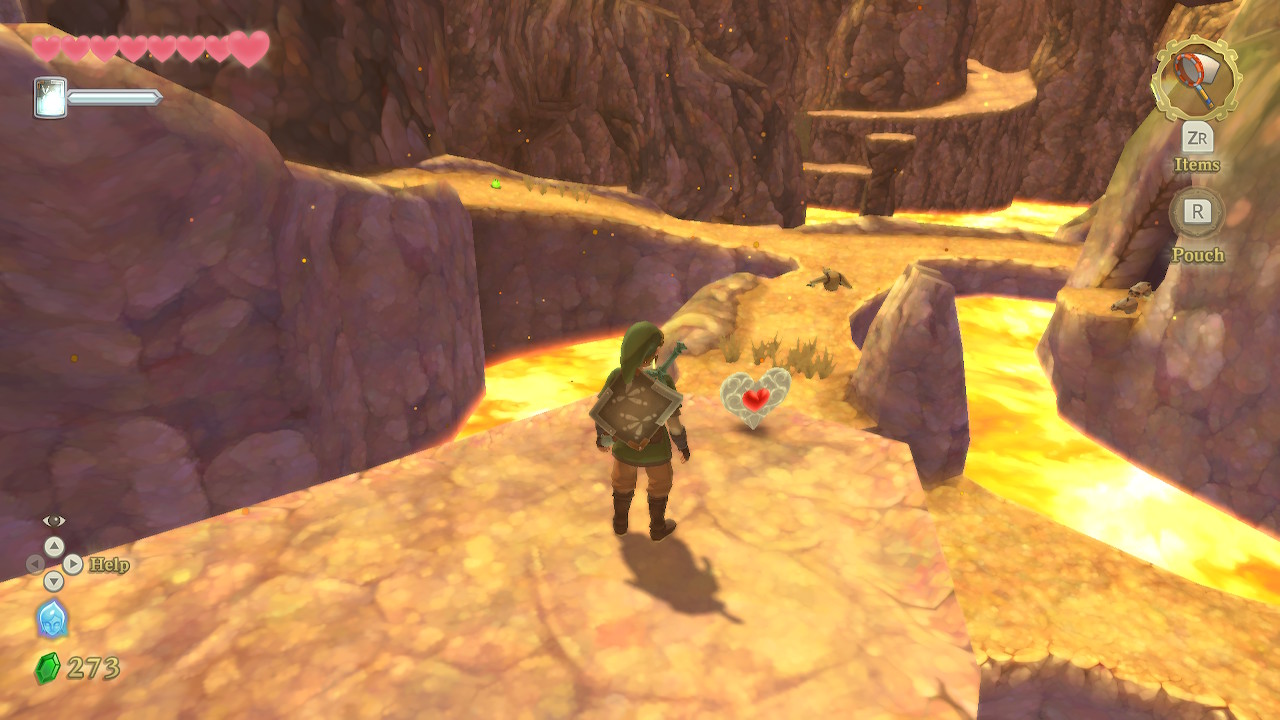Screen dimensions: 1280x720
Task: Open the Help option
Action: click(108, 565)
